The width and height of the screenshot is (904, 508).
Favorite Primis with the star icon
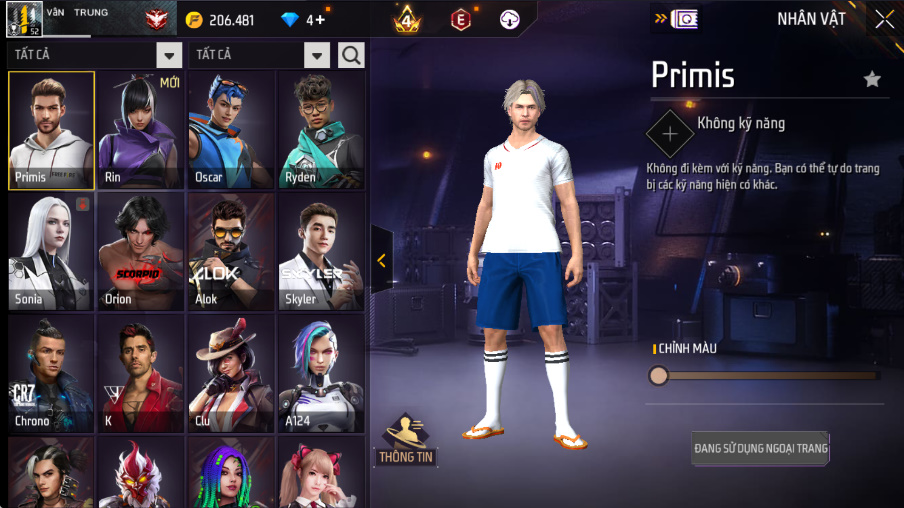[872, 79]
